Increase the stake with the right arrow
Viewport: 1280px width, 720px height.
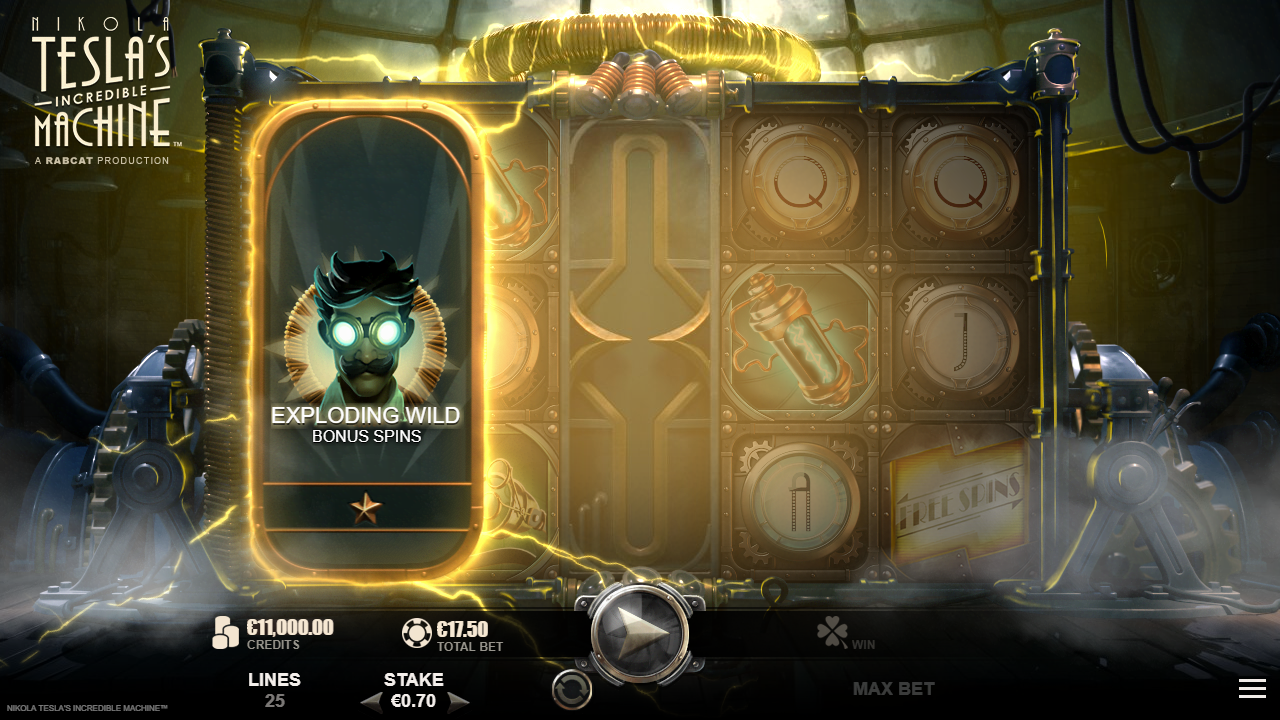pos(458,702)
